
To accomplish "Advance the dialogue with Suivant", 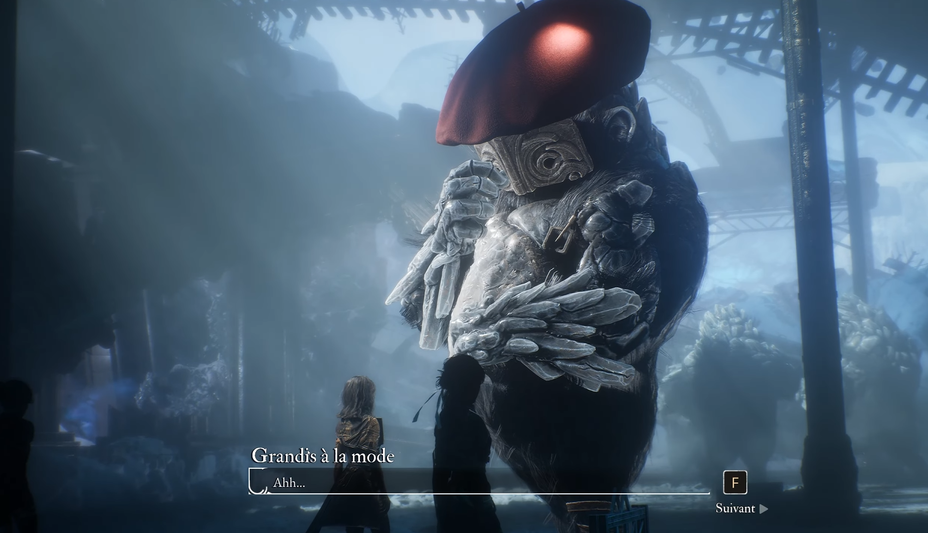I will 741,508.
